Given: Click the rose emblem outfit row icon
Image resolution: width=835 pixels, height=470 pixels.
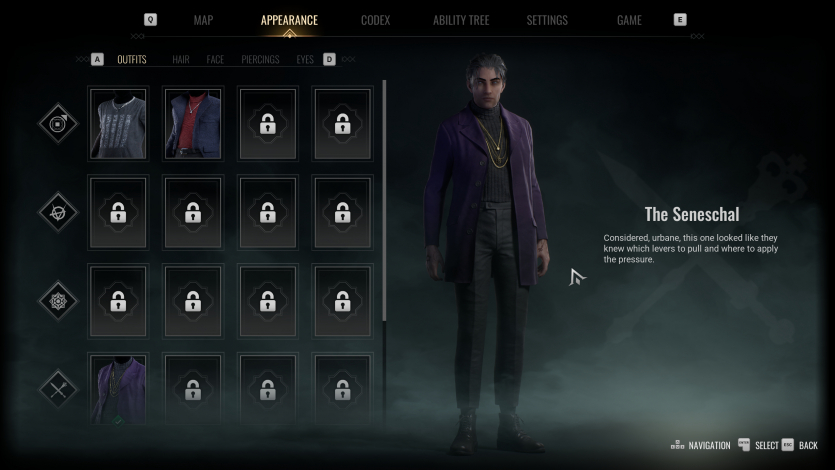Looking at the screenshot, I should [x=58, y=300].
